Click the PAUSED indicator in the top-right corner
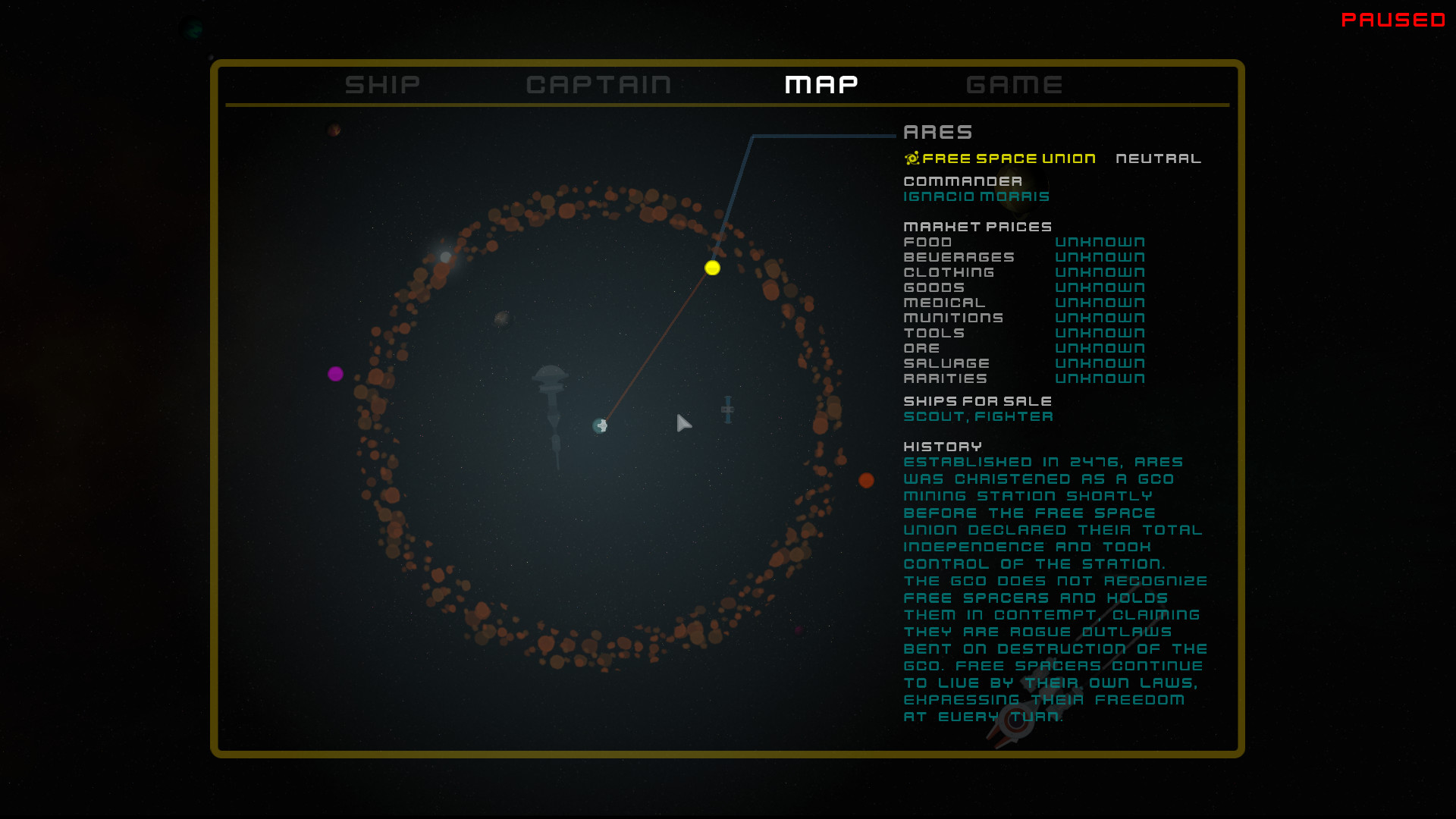The image size is (1456, 819). pyautogui.click(x=1393, y=20)
